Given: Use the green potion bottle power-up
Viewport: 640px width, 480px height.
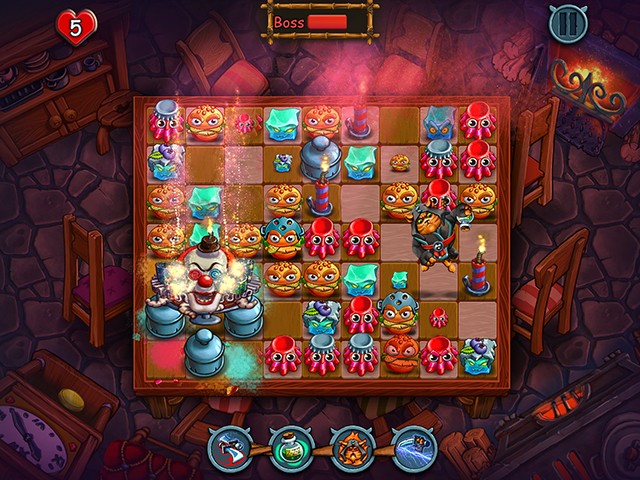Looking at the screenshot, I should [x=290, y=448].
